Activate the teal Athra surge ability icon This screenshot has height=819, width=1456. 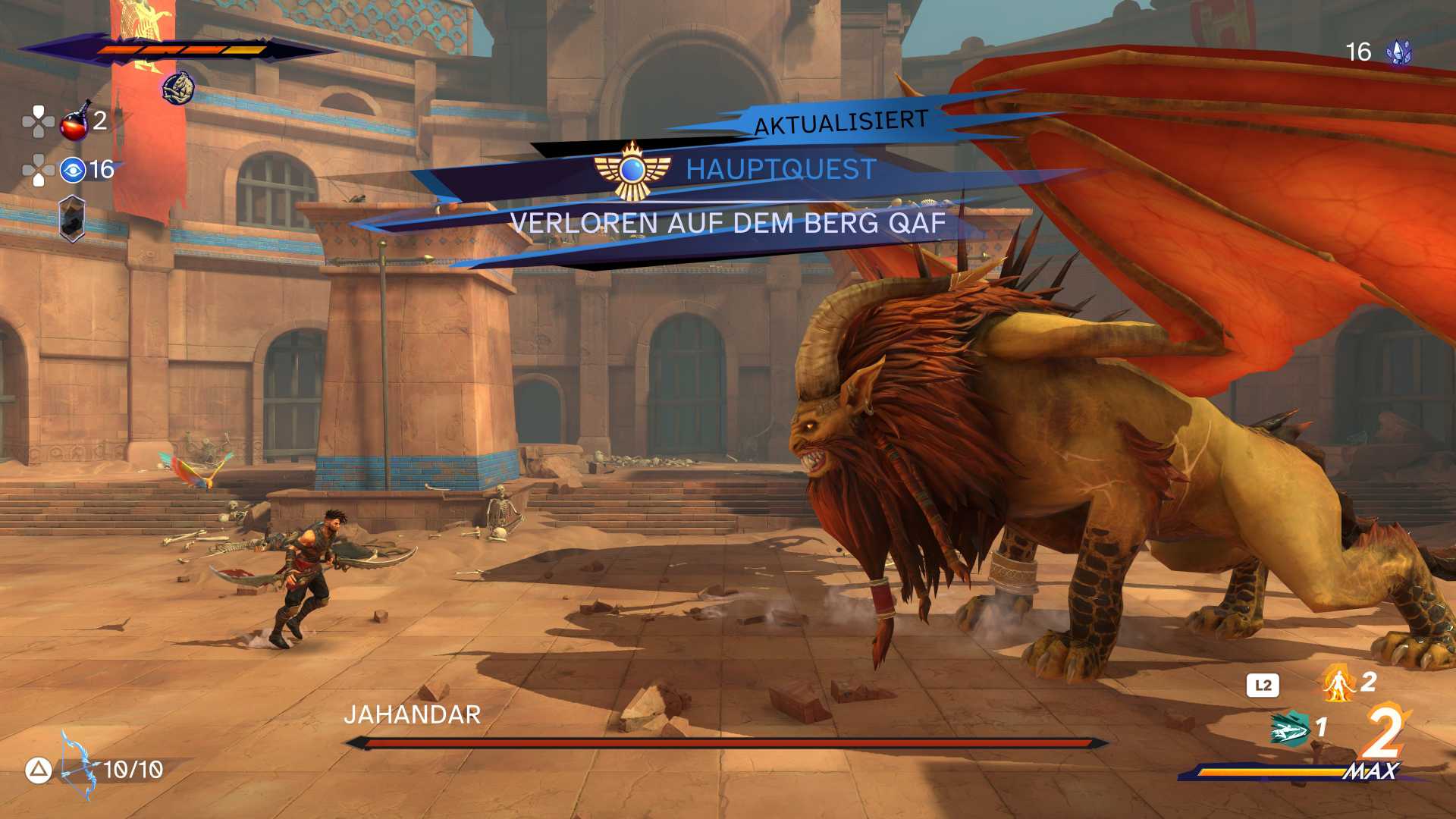tap(1289, 729)
